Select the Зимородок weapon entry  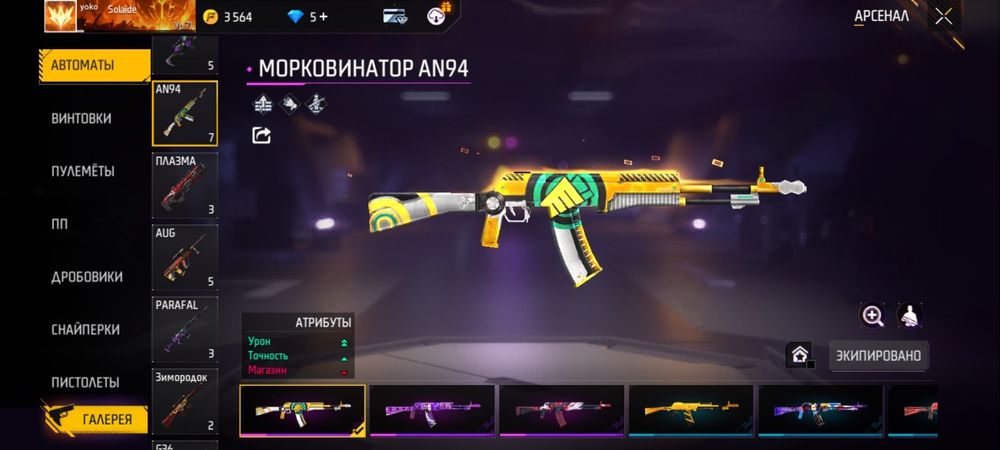(184, 400)
